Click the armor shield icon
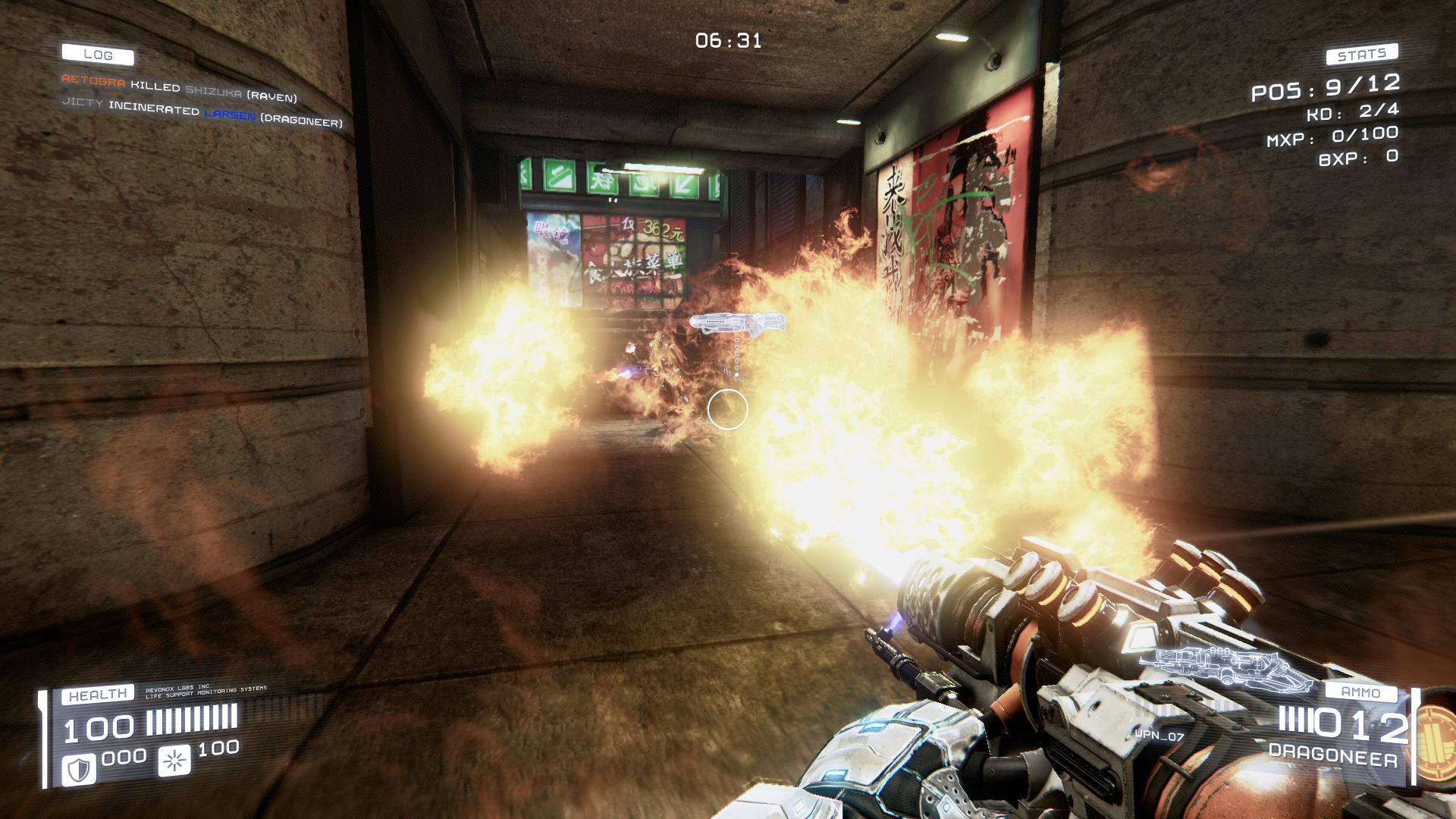This screenshot has width=1456, height=819. (x=78, y=770)
